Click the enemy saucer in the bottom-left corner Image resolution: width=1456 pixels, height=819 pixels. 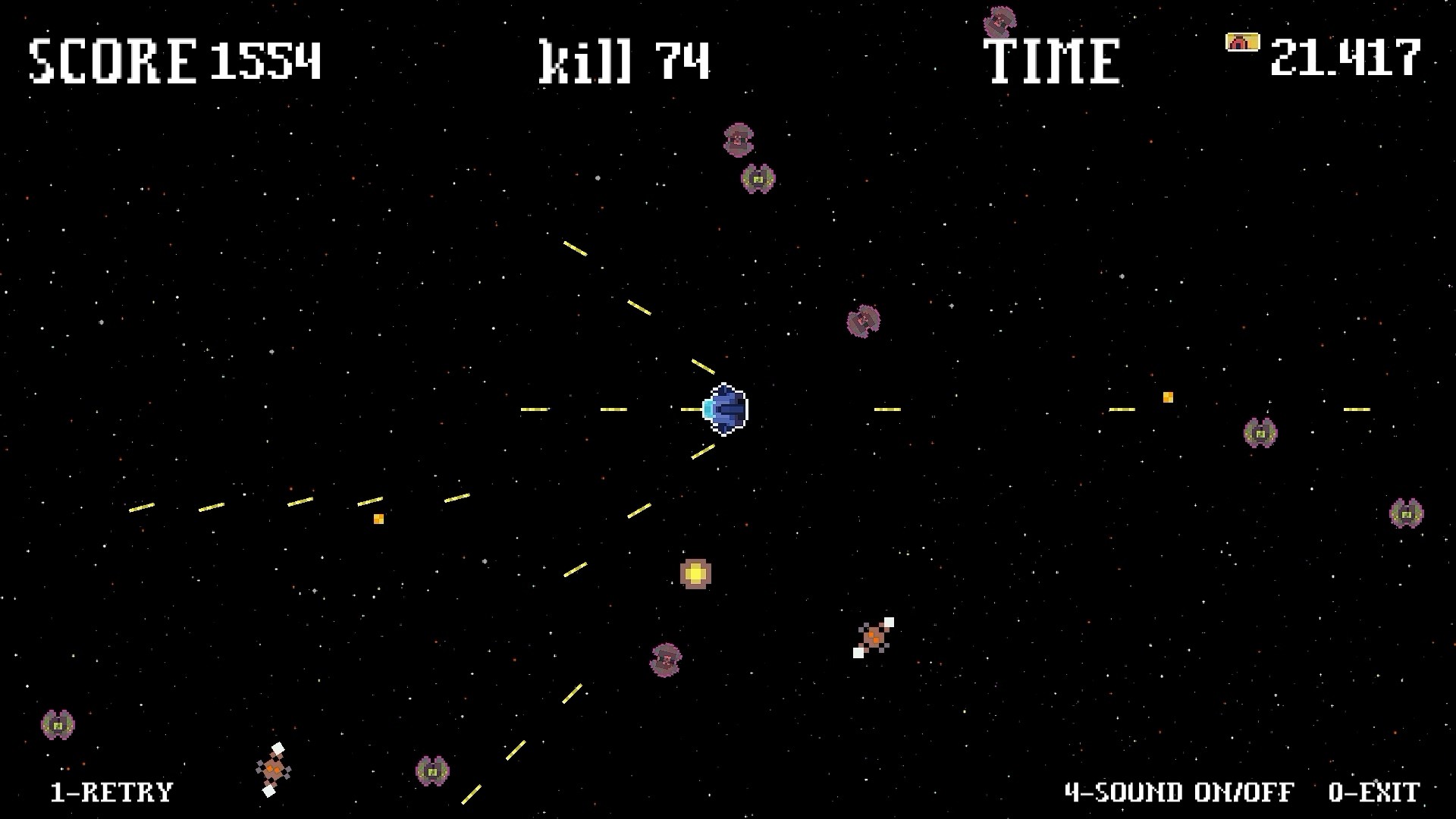tap(57, 725)
